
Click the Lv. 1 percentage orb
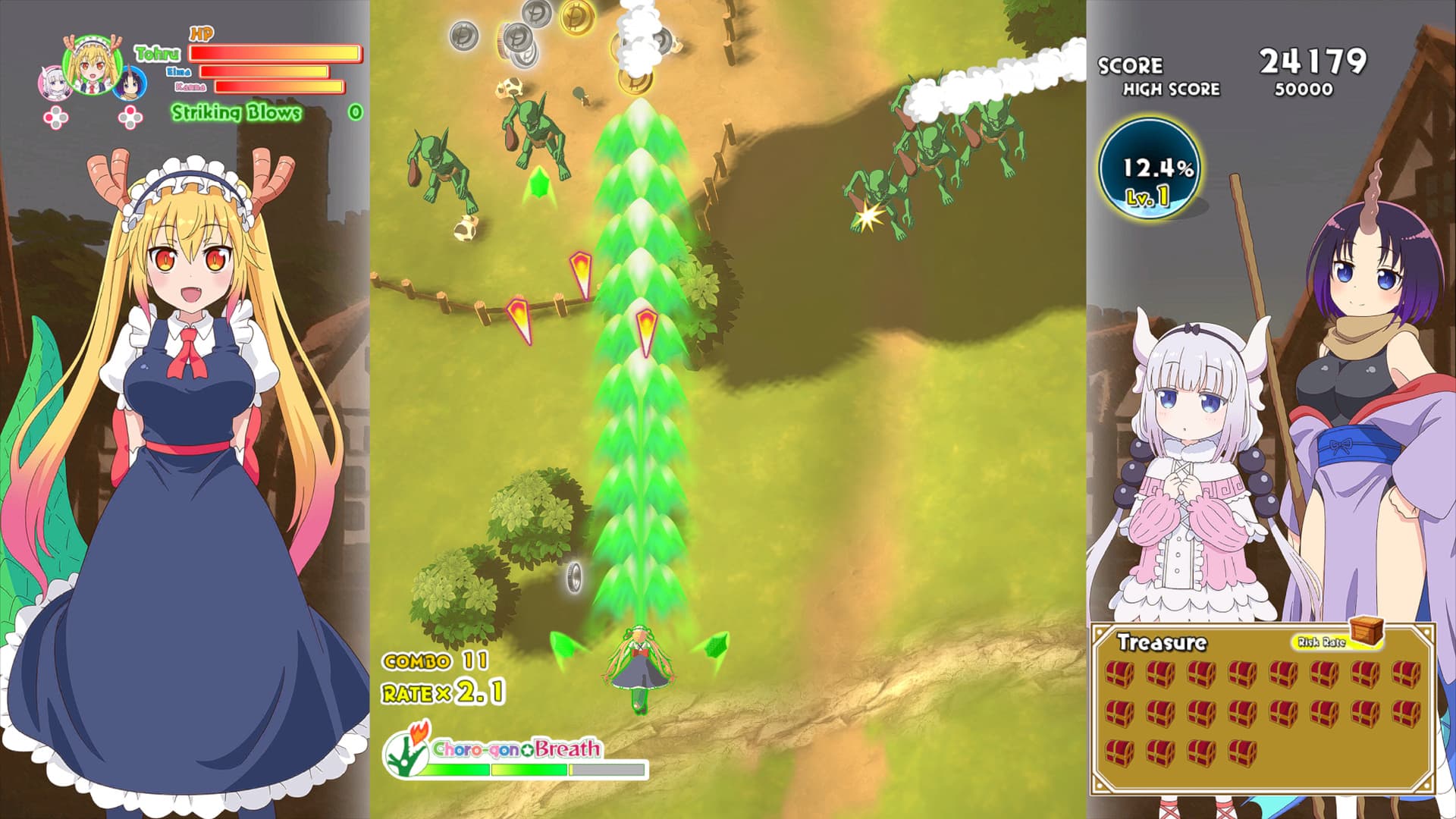1150,168
